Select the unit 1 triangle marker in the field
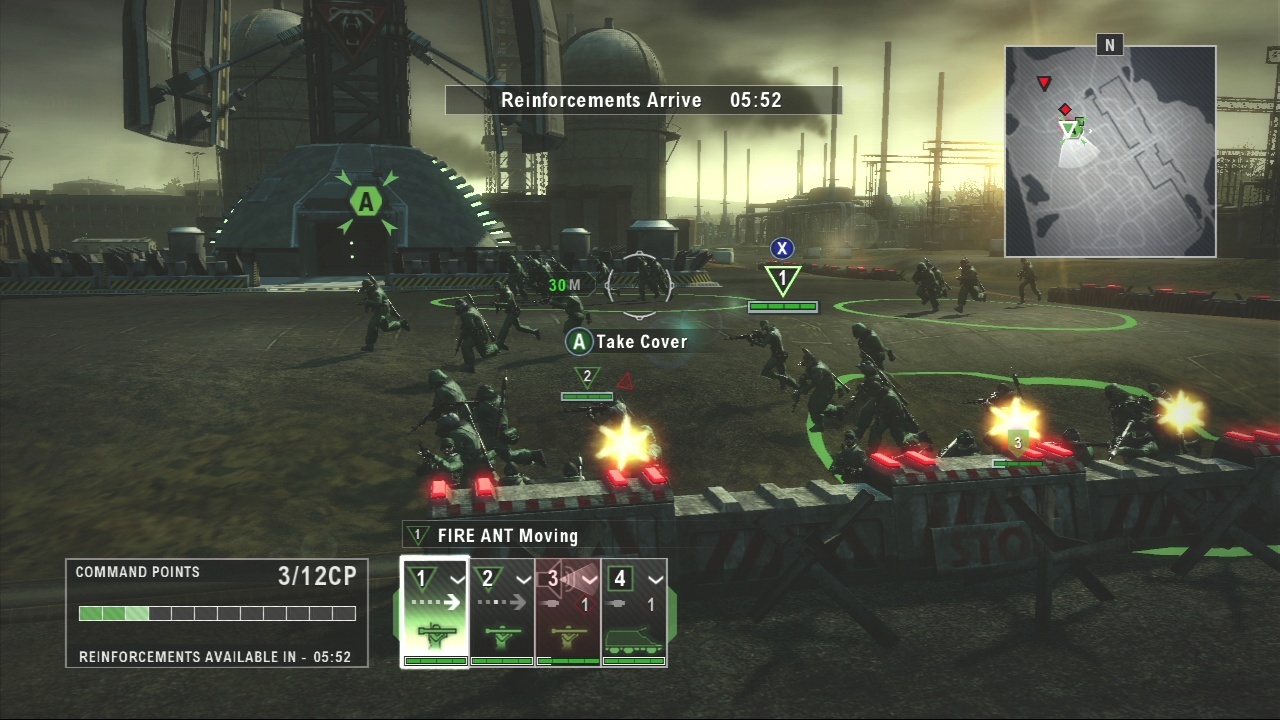This screenshot has height=720, width=1280. pos(783,279)
